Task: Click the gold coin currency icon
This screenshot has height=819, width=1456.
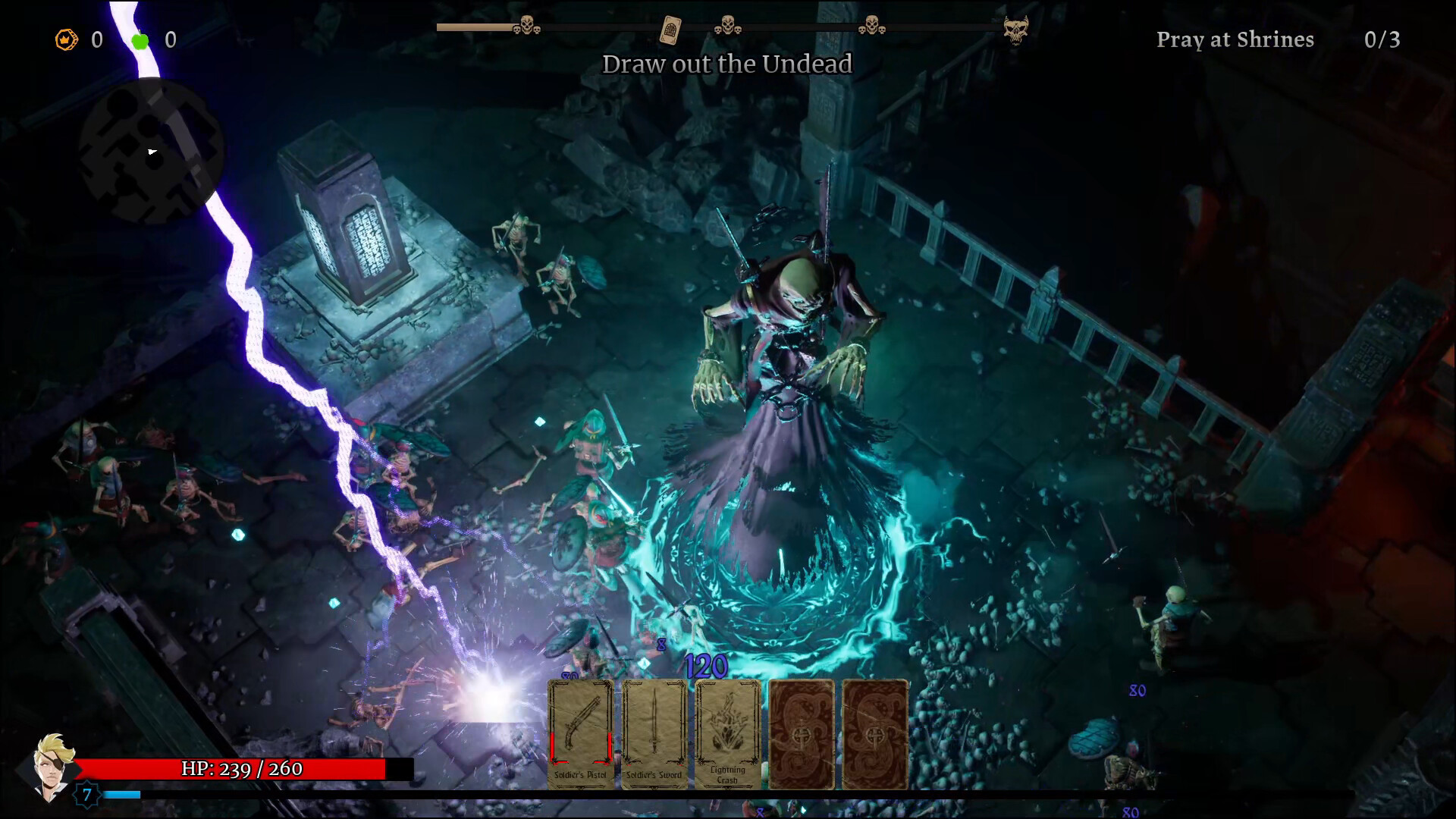Action: 65,40
